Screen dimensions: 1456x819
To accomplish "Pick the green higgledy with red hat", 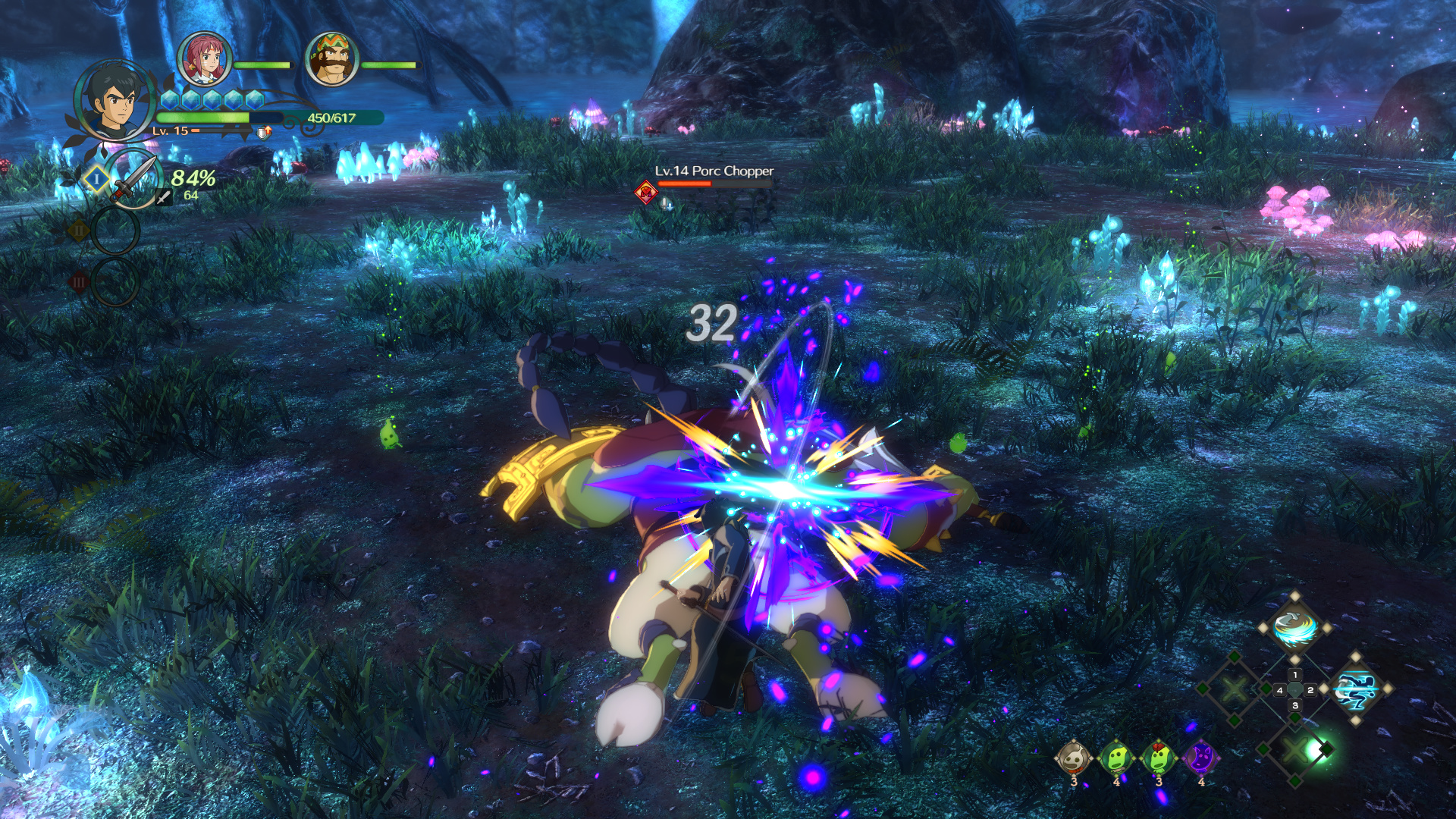I will (1159, 758).
